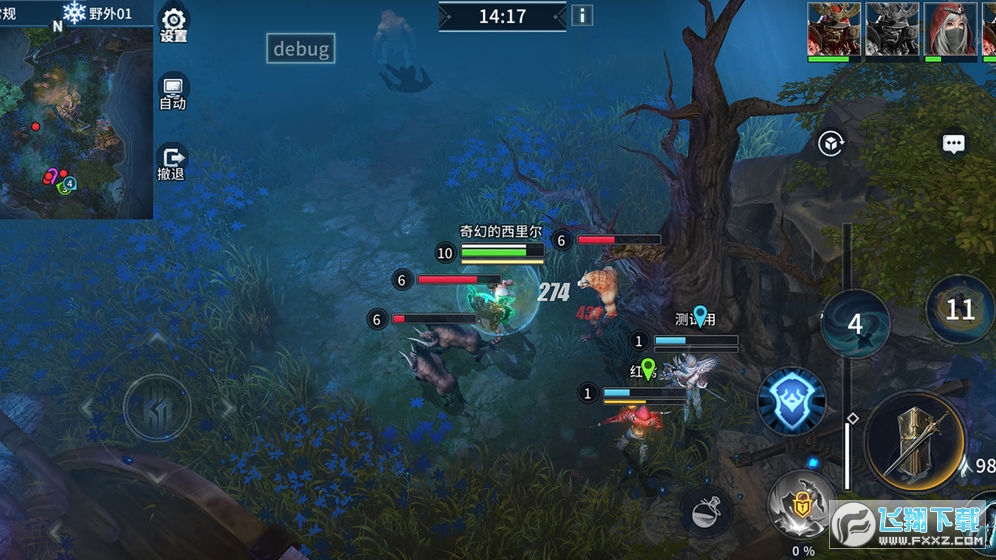This screenshot has width=996, height=560.
Task: Toggle the 自动 auto-battle button
Action: pos(173,92)
